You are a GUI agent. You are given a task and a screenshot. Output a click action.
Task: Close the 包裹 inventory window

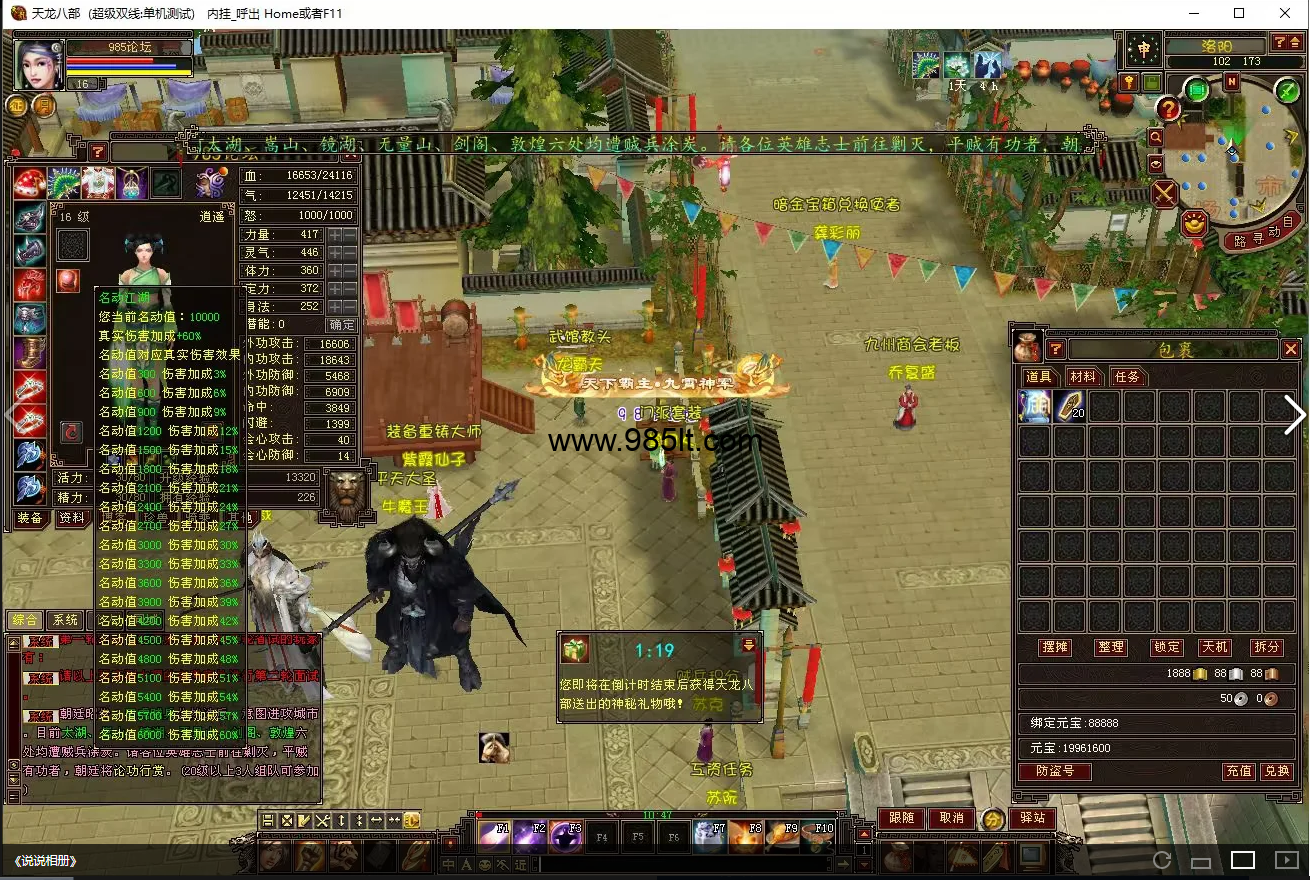[x=1291, y=349]
